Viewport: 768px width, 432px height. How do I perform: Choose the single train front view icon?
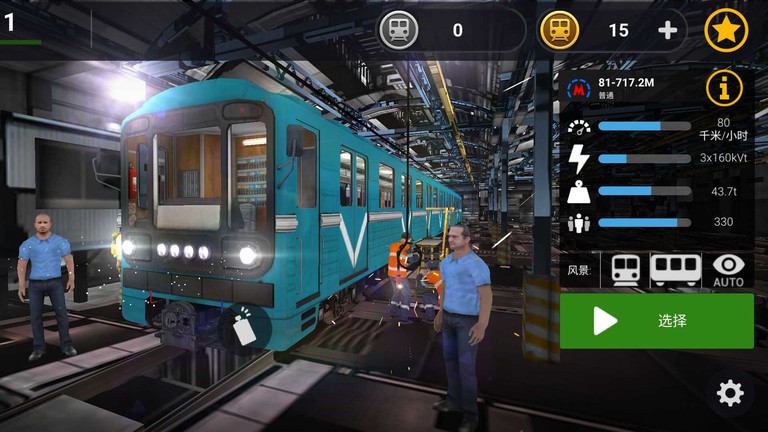coord(625,269)
